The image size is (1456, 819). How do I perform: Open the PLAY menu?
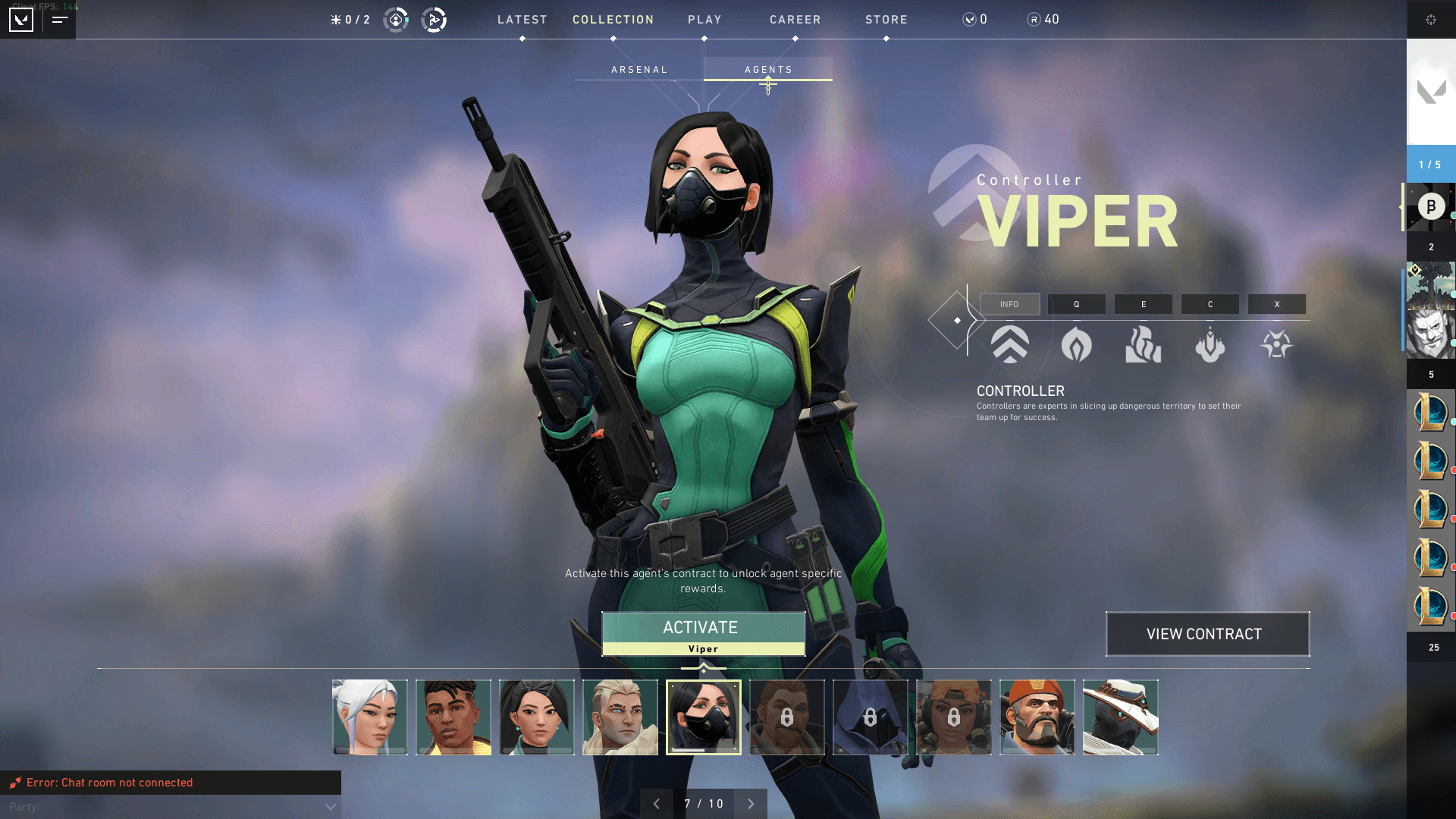pyautogui.click(x=704, y=20)
